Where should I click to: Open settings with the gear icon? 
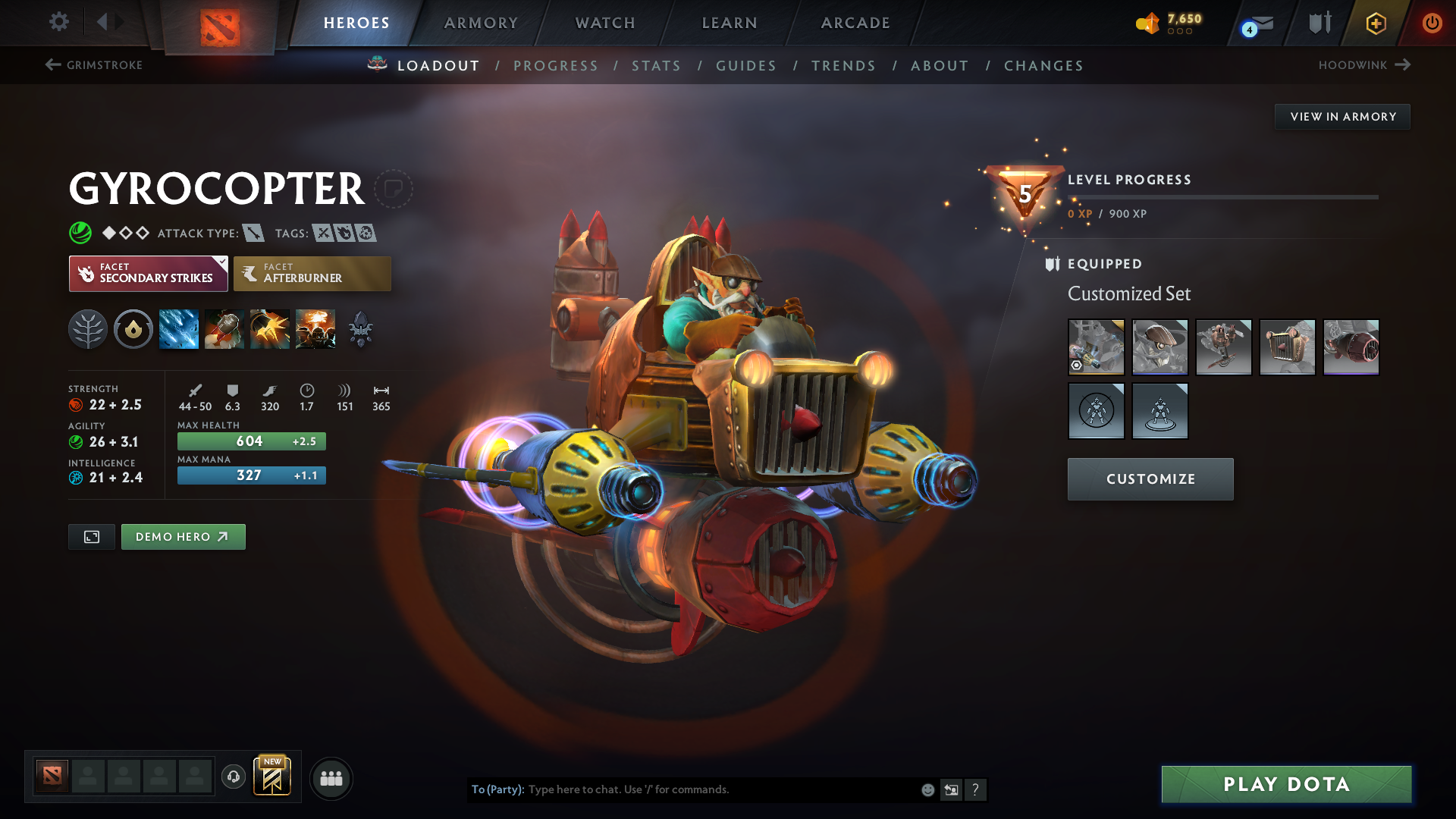pos(59,22)
